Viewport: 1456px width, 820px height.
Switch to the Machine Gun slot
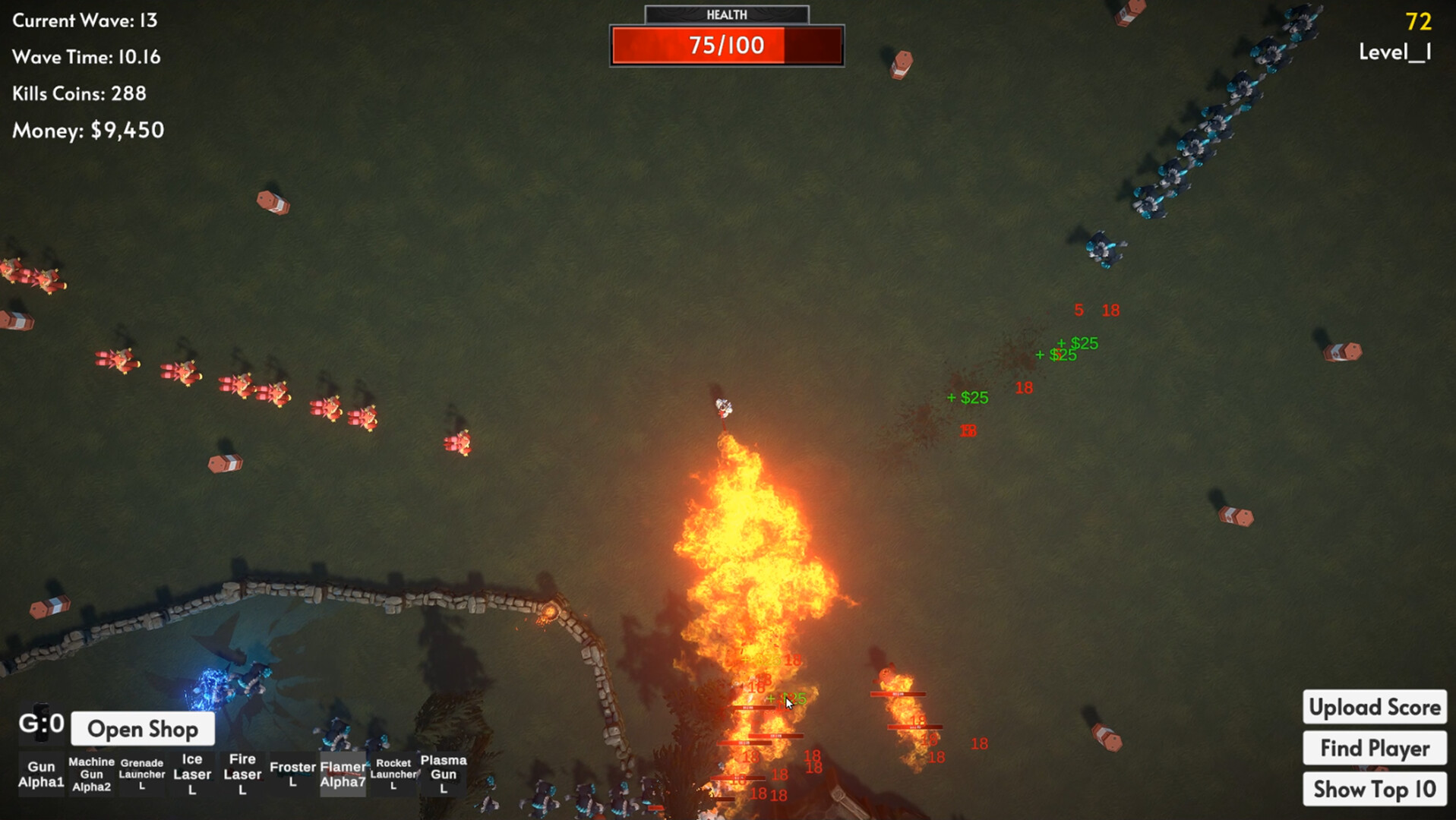(91, 774)
